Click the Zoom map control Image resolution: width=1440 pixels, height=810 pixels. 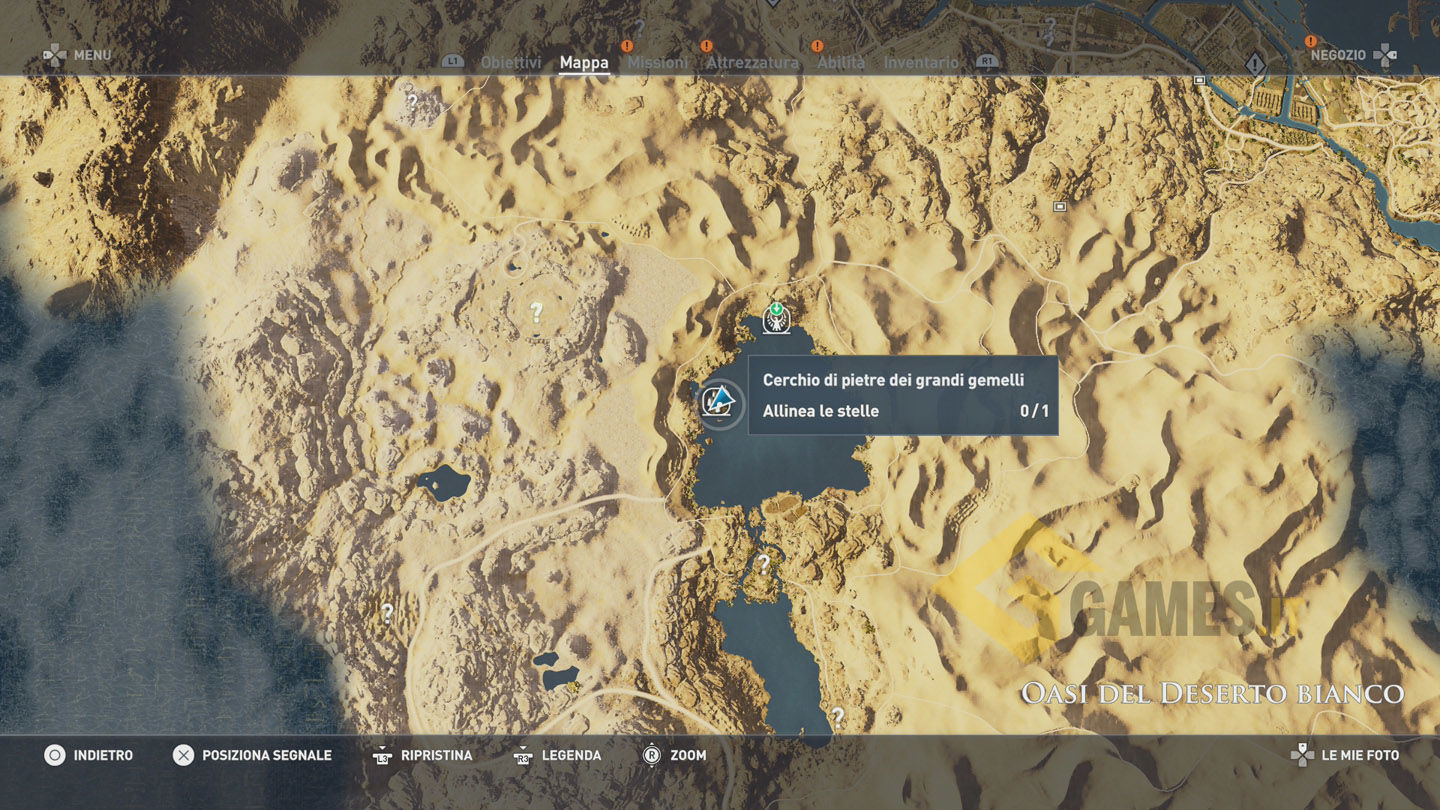coord(688,755)
